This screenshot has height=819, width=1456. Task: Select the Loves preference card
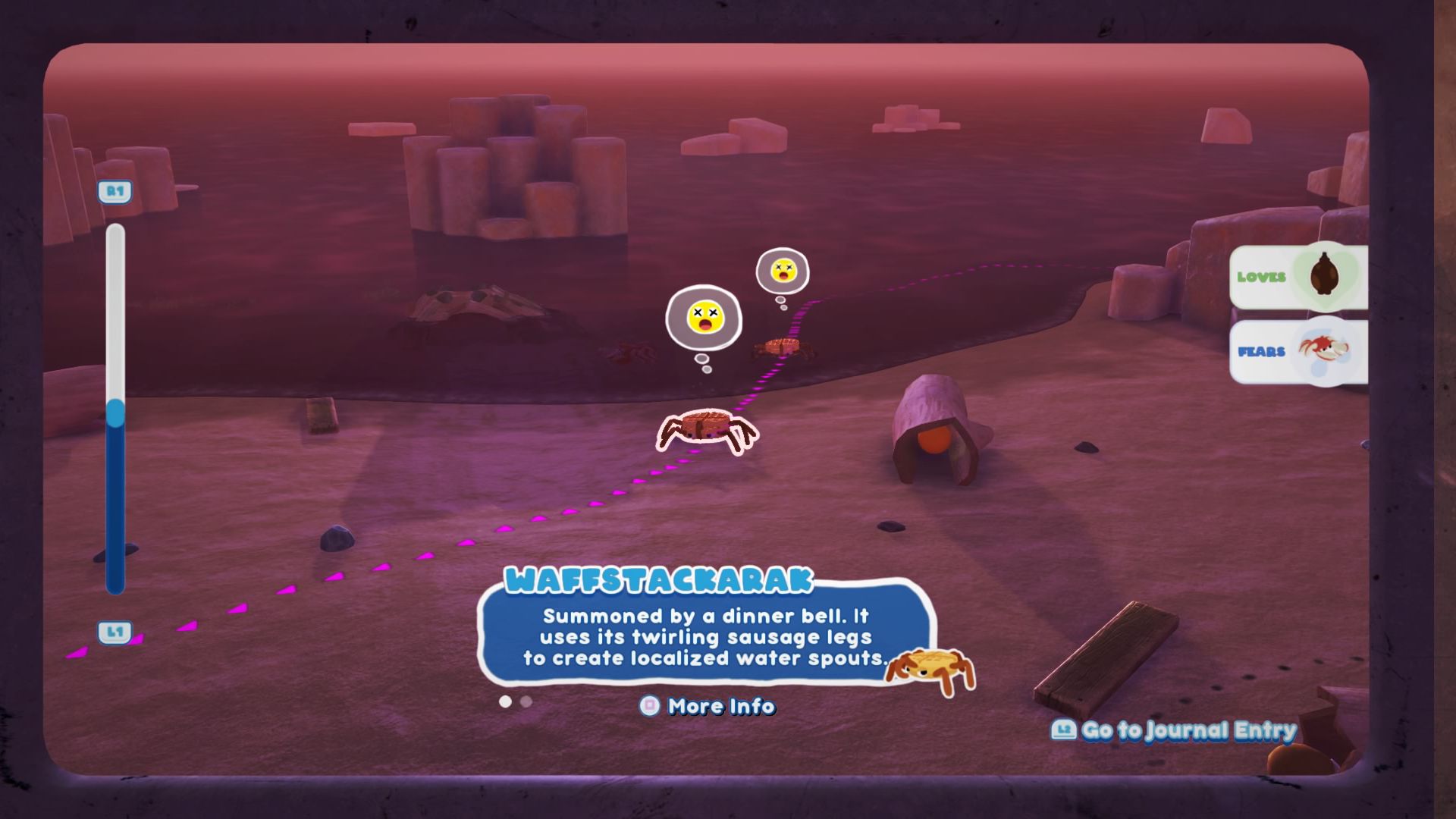point(1298,277)
